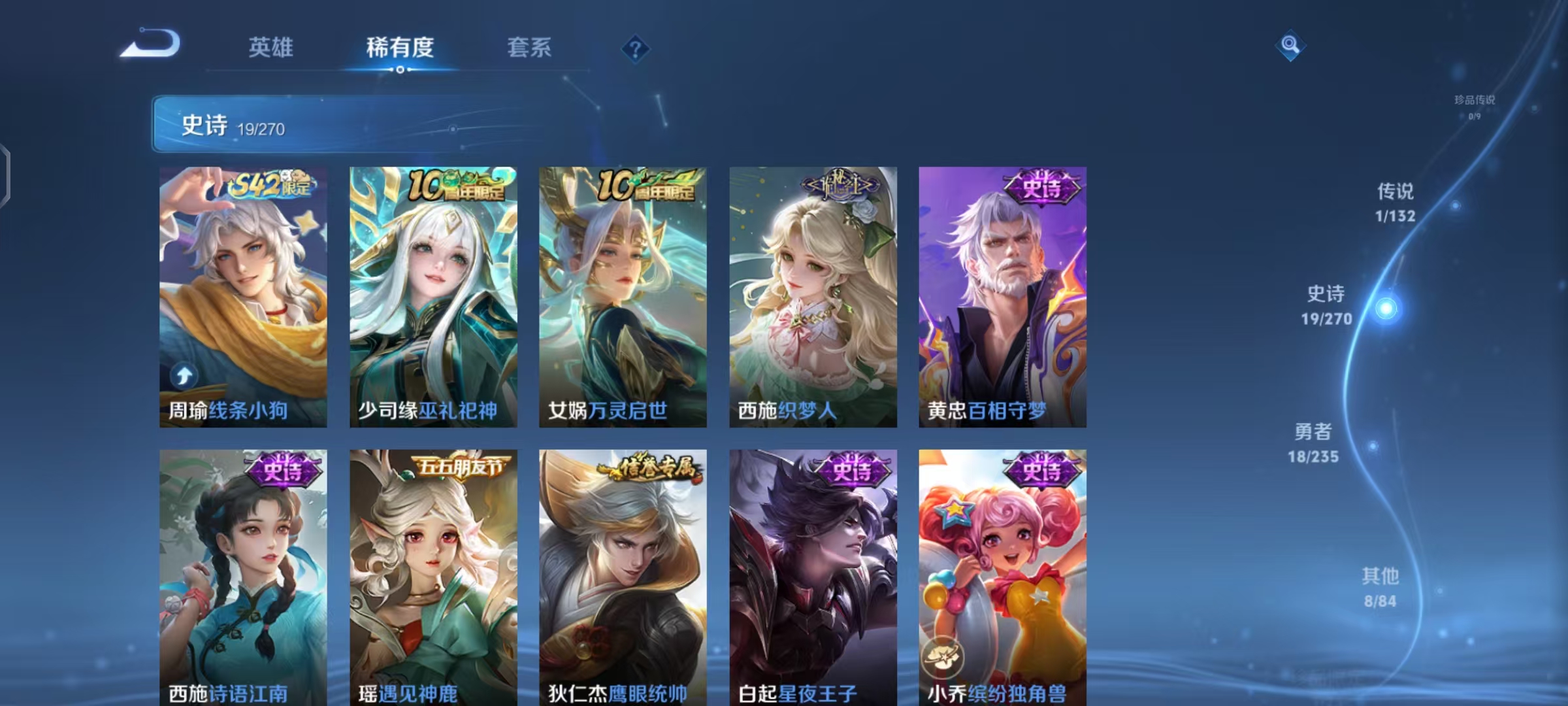Select the 西施织梦人 skin thumbnail
1568x706 pixels.
click(811, 294)
